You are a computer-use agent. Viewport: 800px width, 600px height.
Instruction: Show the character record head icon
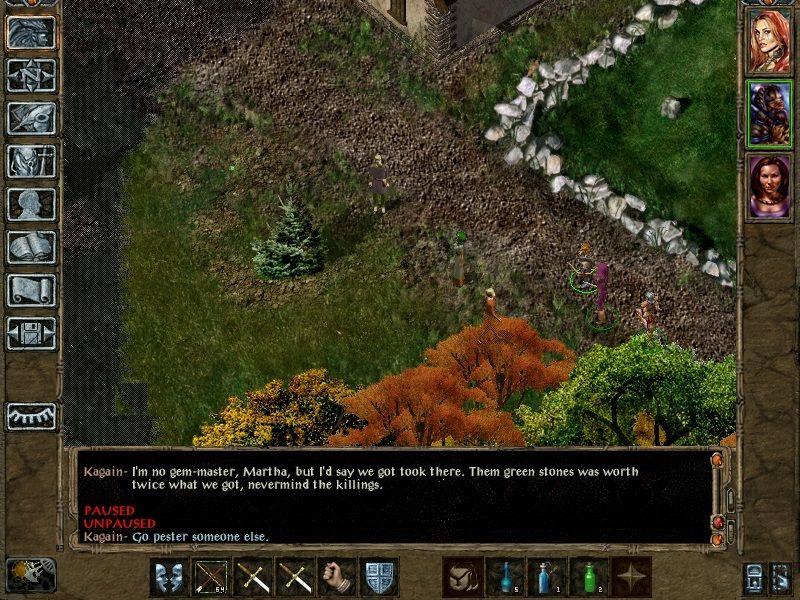click(x=31, y=204)
